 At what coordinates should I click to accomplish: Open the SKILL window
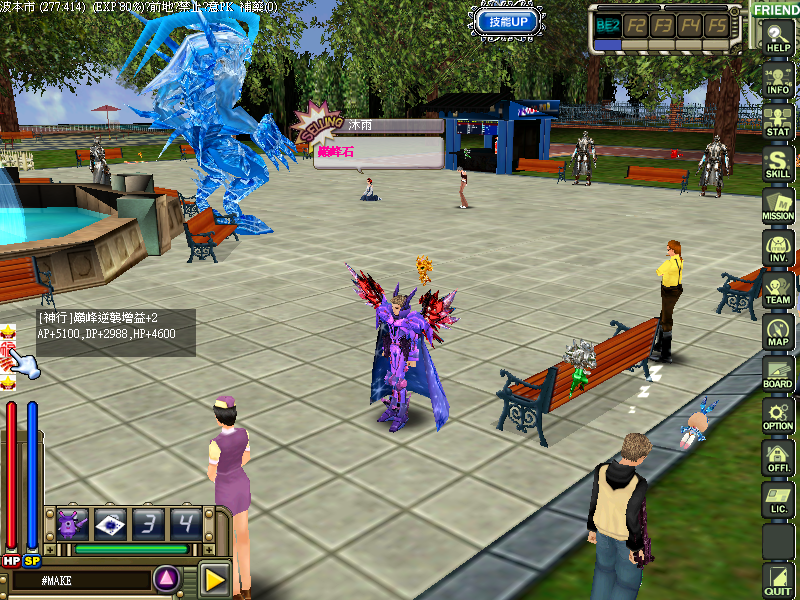[778, 163]
